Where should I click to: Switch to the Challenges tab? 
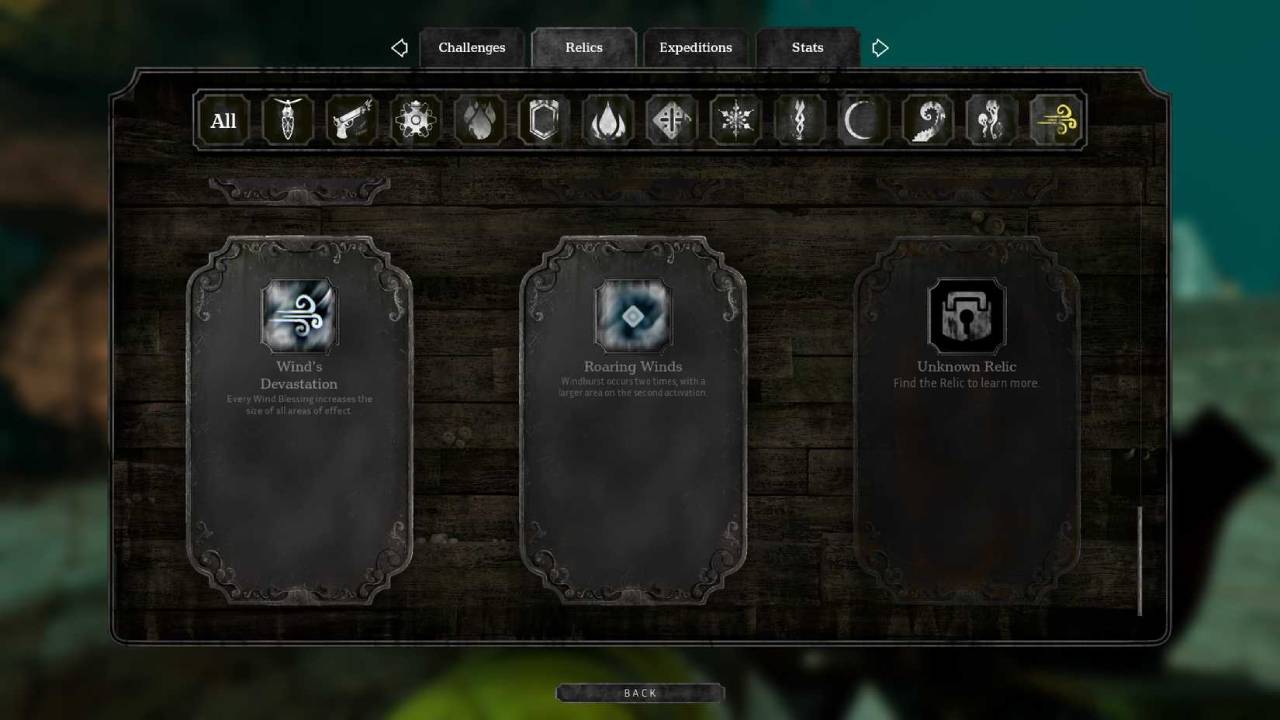click(471, 47)
